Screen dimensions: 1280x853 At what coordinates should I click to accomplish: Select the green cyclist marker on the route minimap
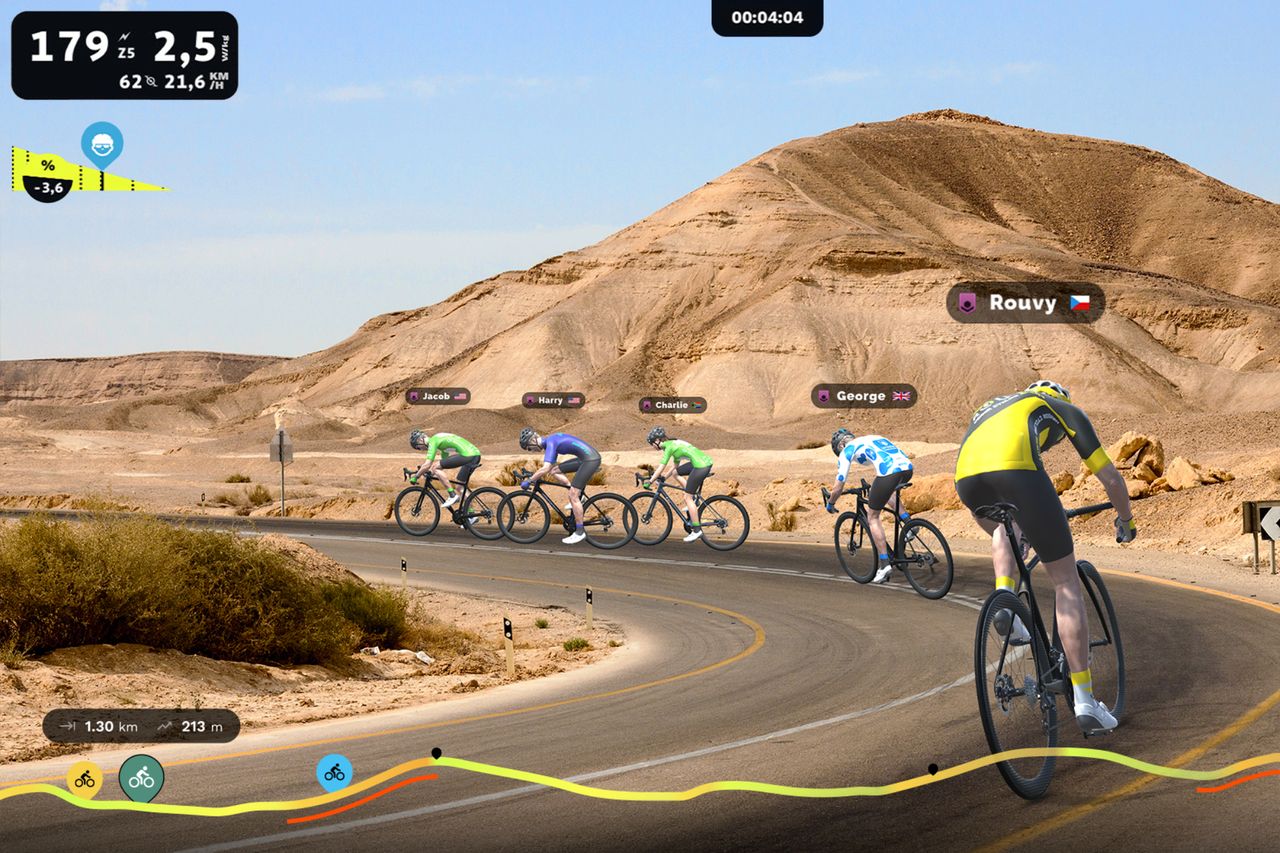pyautogui.click(x=142, y=779)
